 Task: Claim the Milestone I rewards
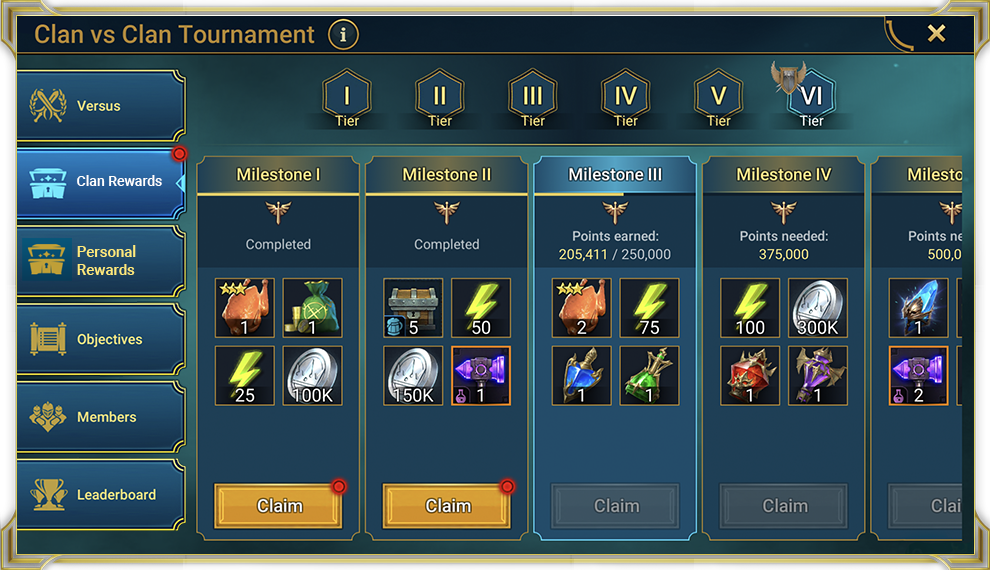(x=279, y=506)
